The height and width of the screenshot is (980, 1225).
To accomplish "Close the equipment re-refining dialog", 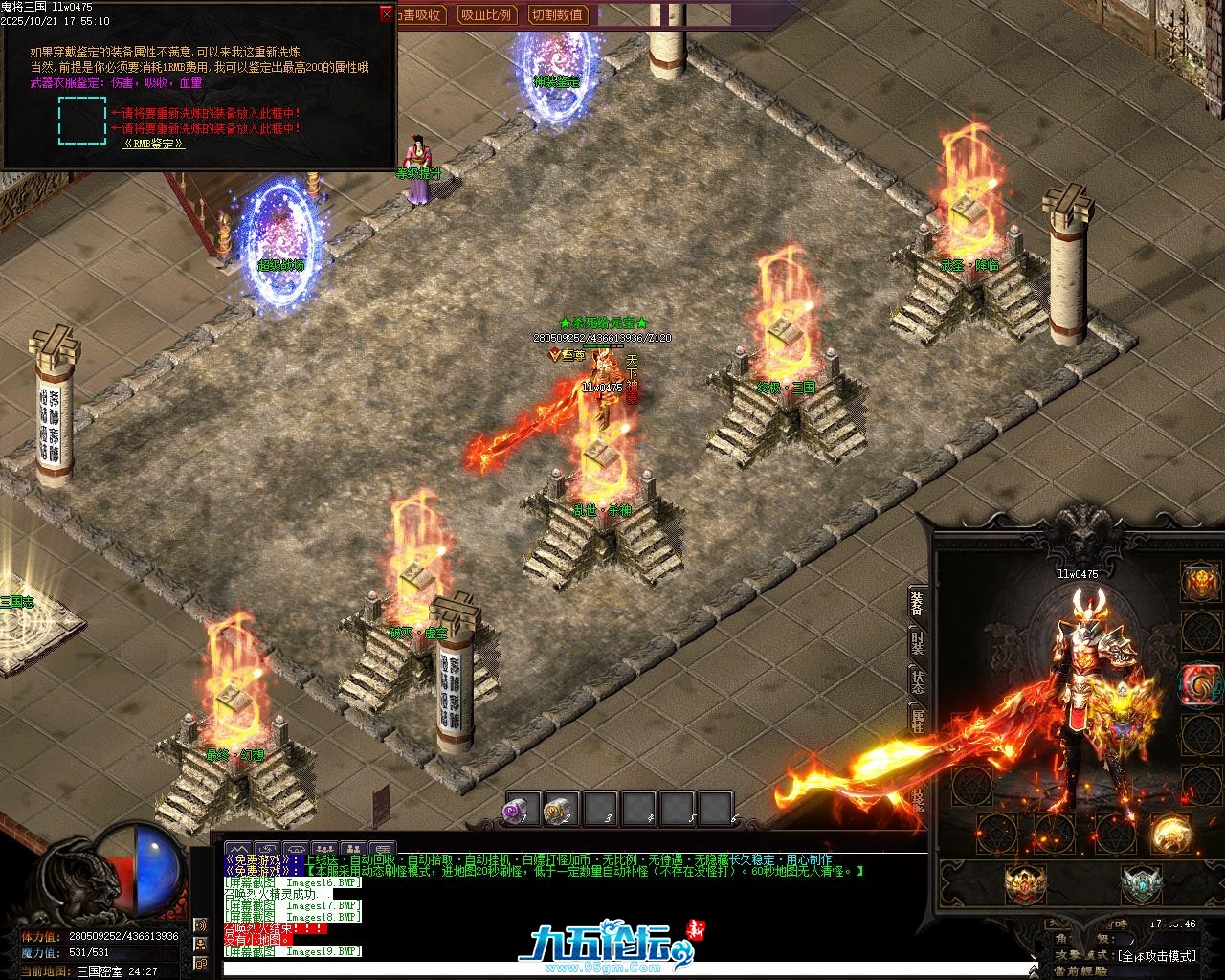I will point(386,13).
